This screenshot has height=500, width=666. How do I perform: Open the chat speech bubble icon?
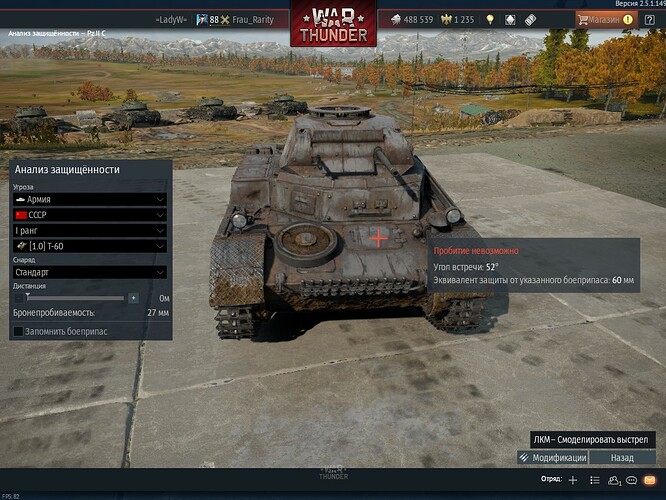(x=631, y=480)
